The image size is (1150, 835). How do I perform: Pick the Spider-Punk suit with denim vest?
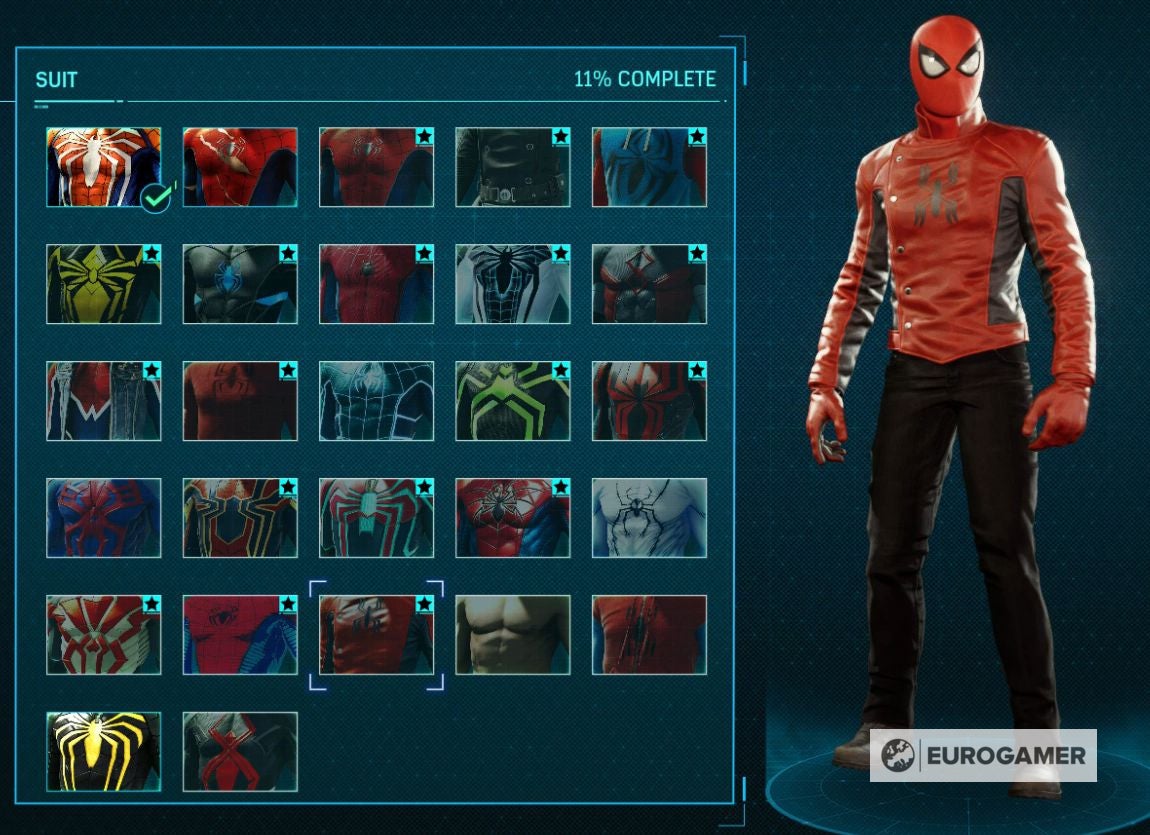(x=103, y=401)
